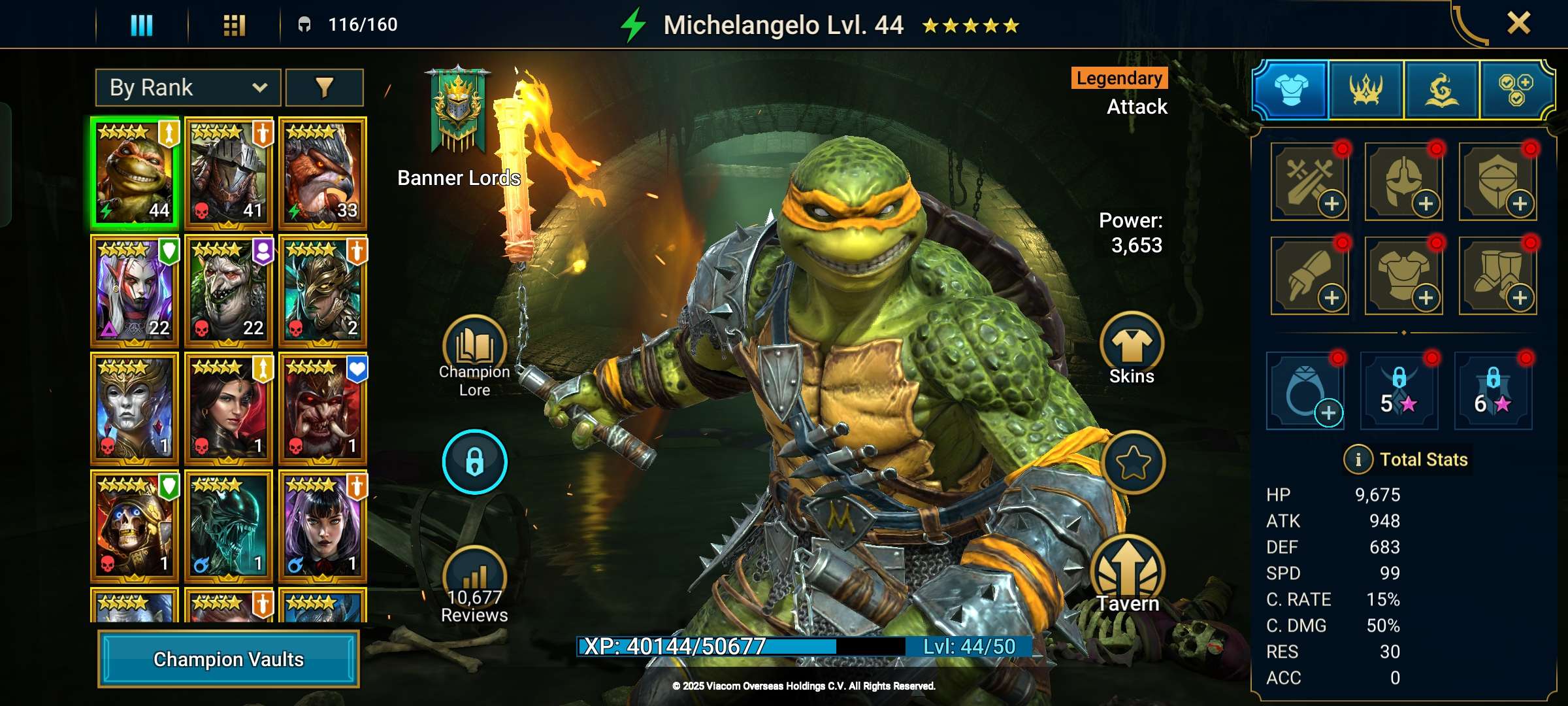Close the champion screen with X
The height and width of the screenshot is (706, 1568).
pos(1518,24)
